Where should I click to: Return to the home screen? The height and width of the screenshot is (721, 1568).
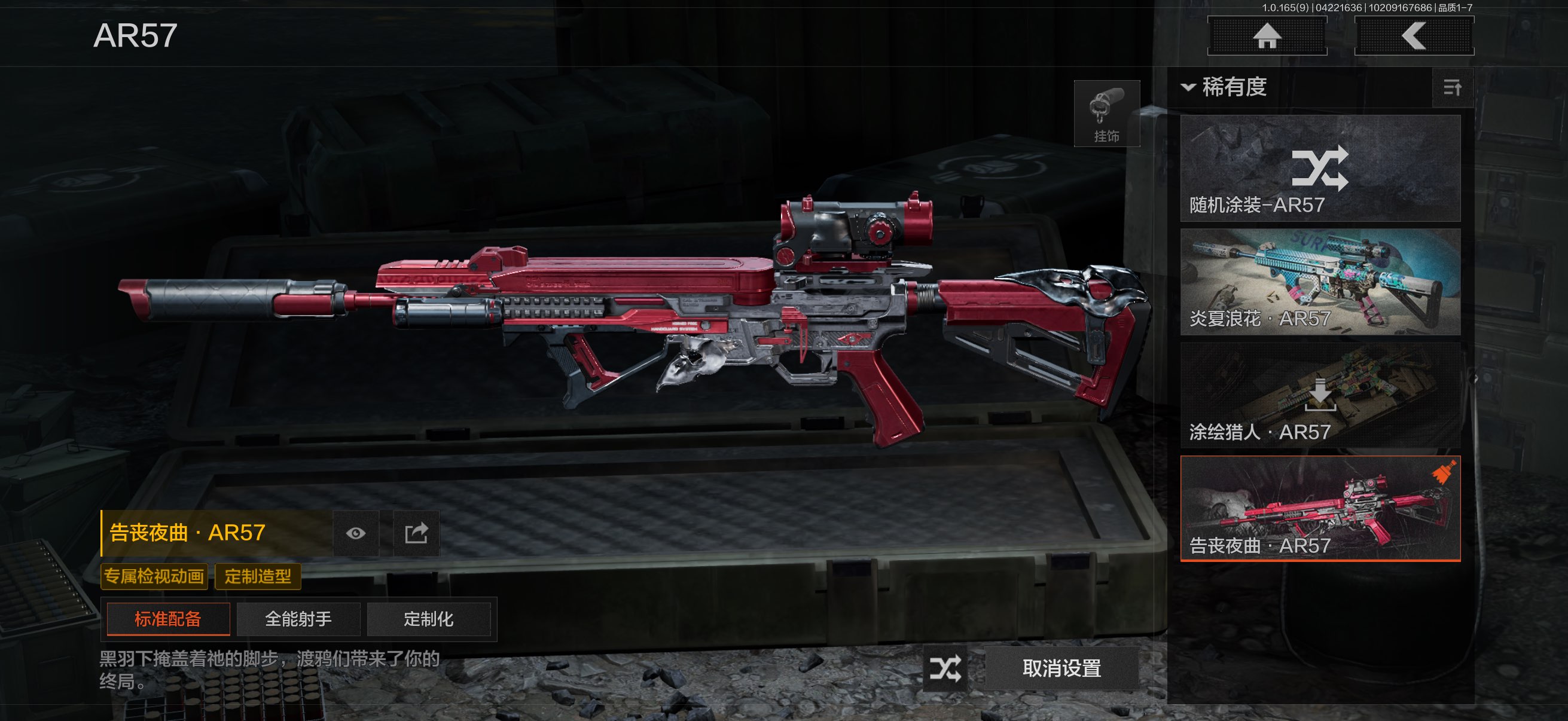pos(1267,36)
